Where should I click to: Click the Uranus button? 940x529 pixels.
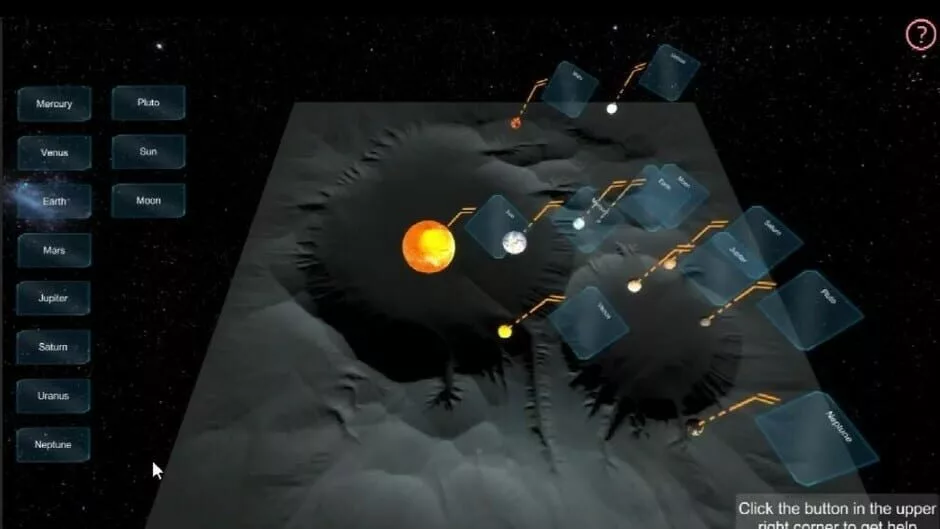tap(54, 396)
